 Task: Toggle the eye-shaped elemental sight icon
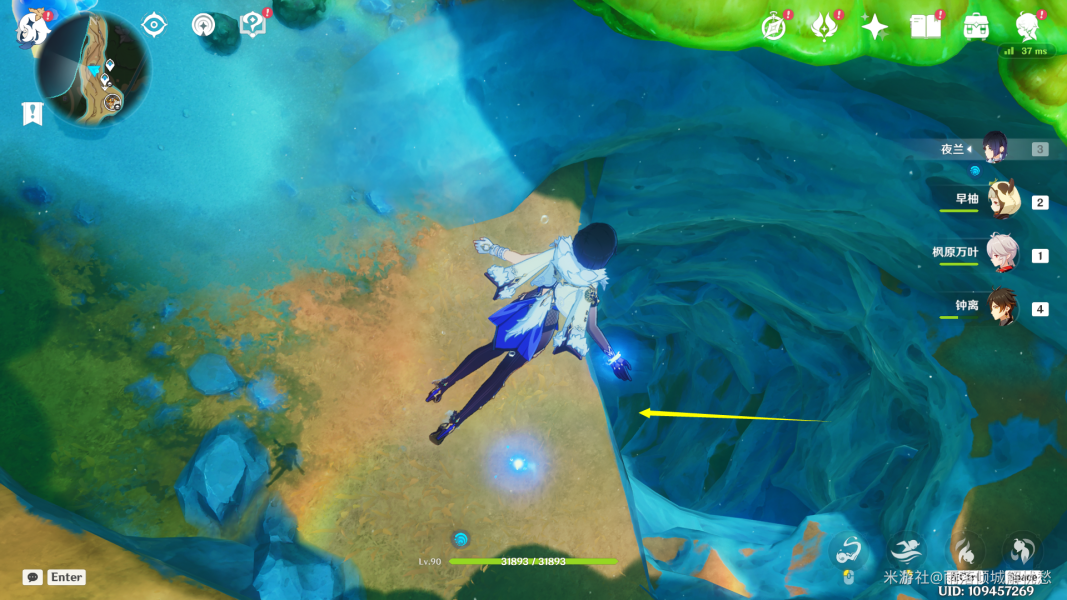click(x=154, y=25)
